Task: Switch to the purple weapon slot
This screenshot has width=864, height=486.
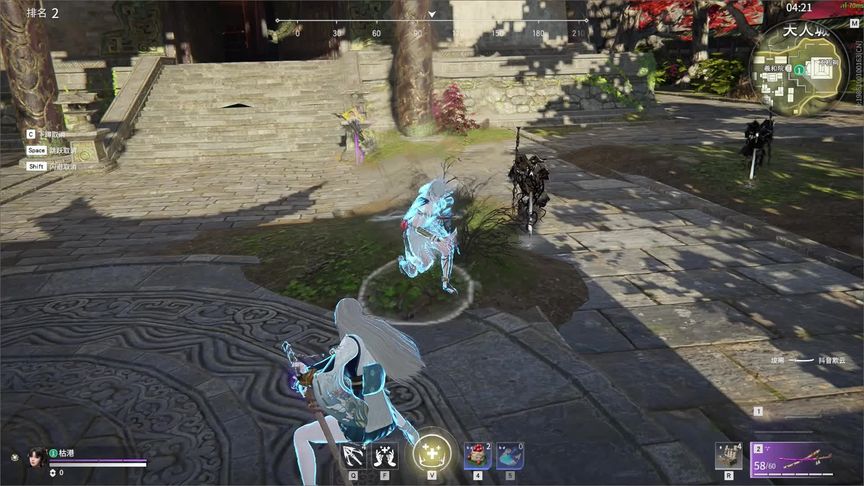Action: coord(791,459)
